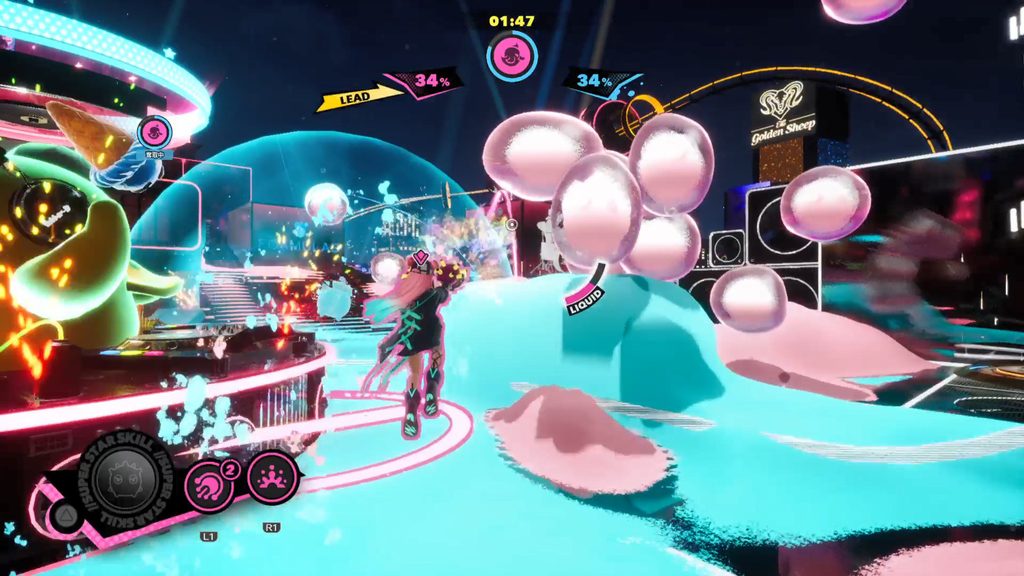Use the pink foam-burst skill with 2 charges
1024x576 pixels.
[x=208, y=478]
